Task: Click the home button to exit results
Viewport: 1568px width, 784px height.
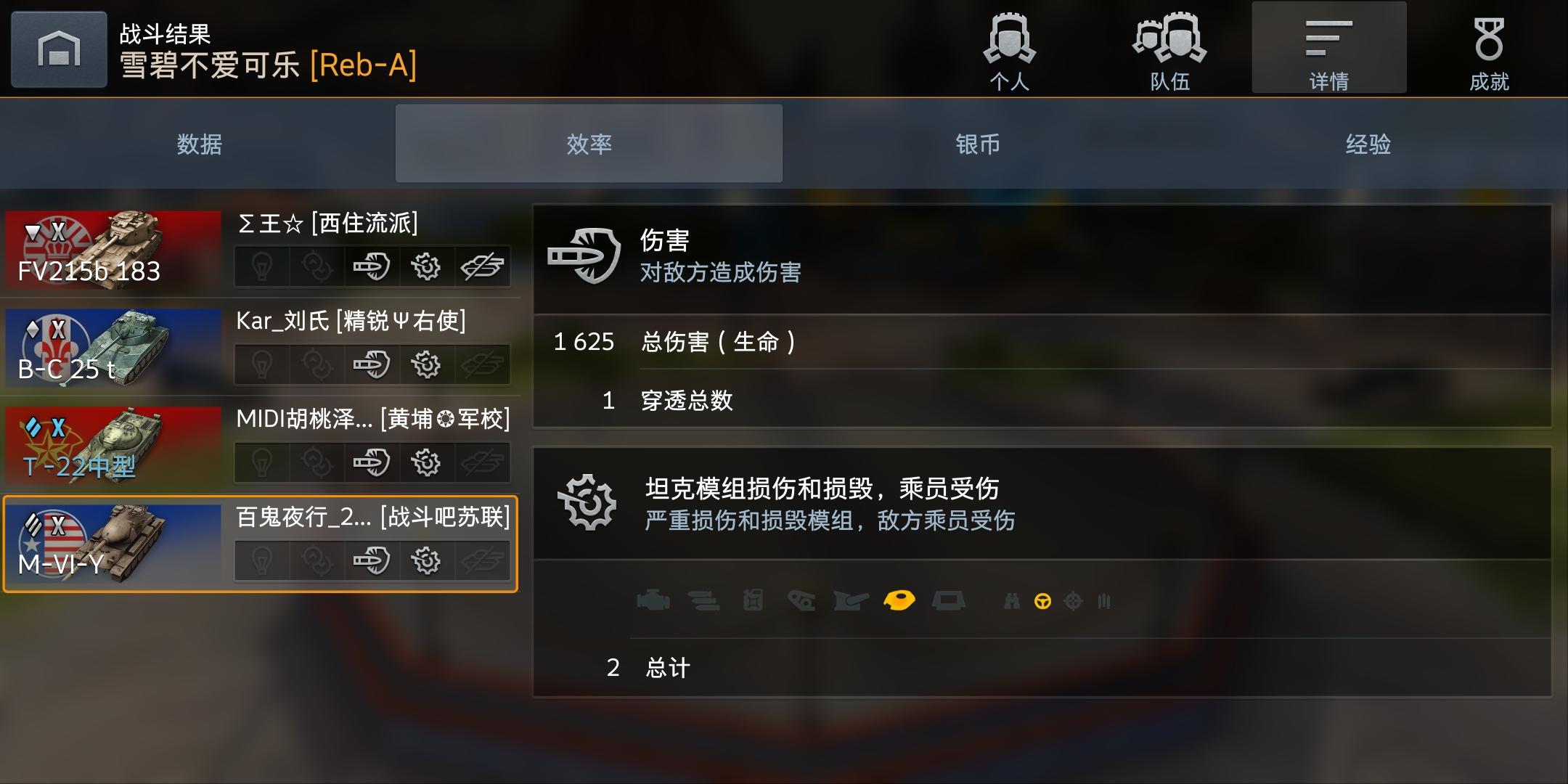Action: point(58,47)
